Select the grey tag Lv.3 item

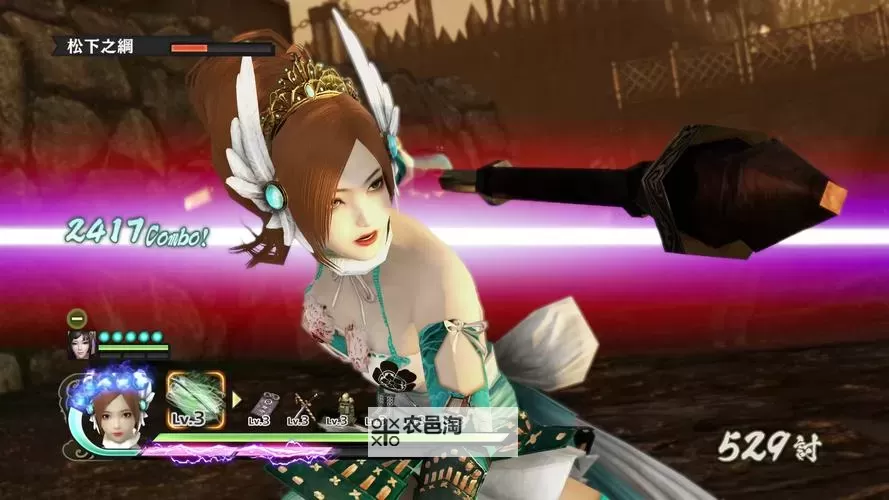pos(262,409)
